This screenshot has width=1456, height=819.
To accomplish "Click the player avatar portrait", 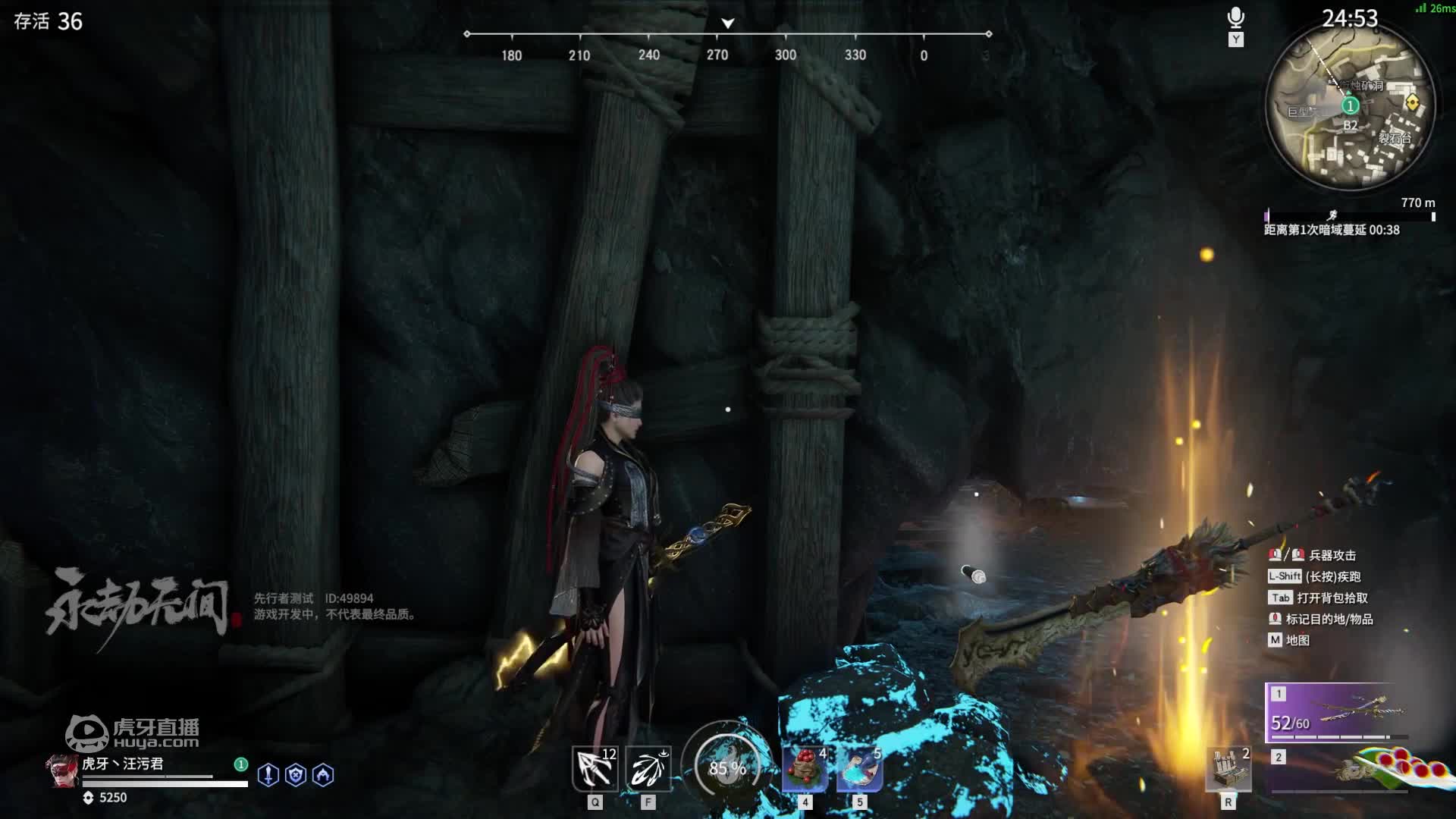I will pos(61,770).
